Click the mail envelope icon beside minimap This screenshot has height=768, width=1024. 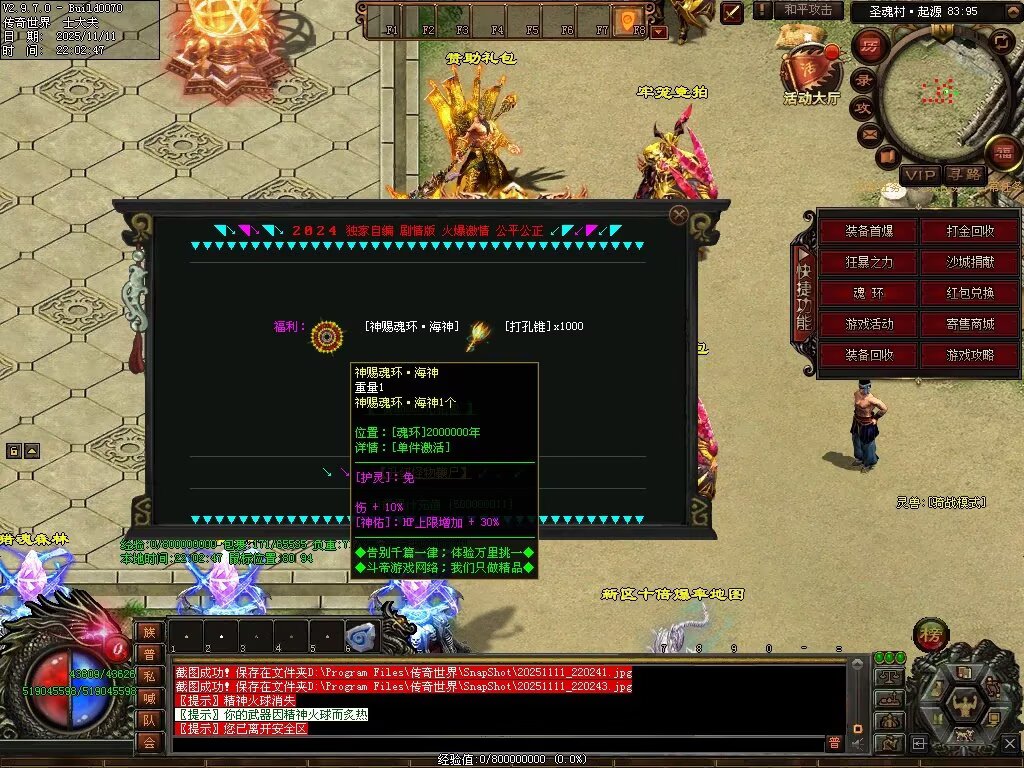[x=868, y=132]
